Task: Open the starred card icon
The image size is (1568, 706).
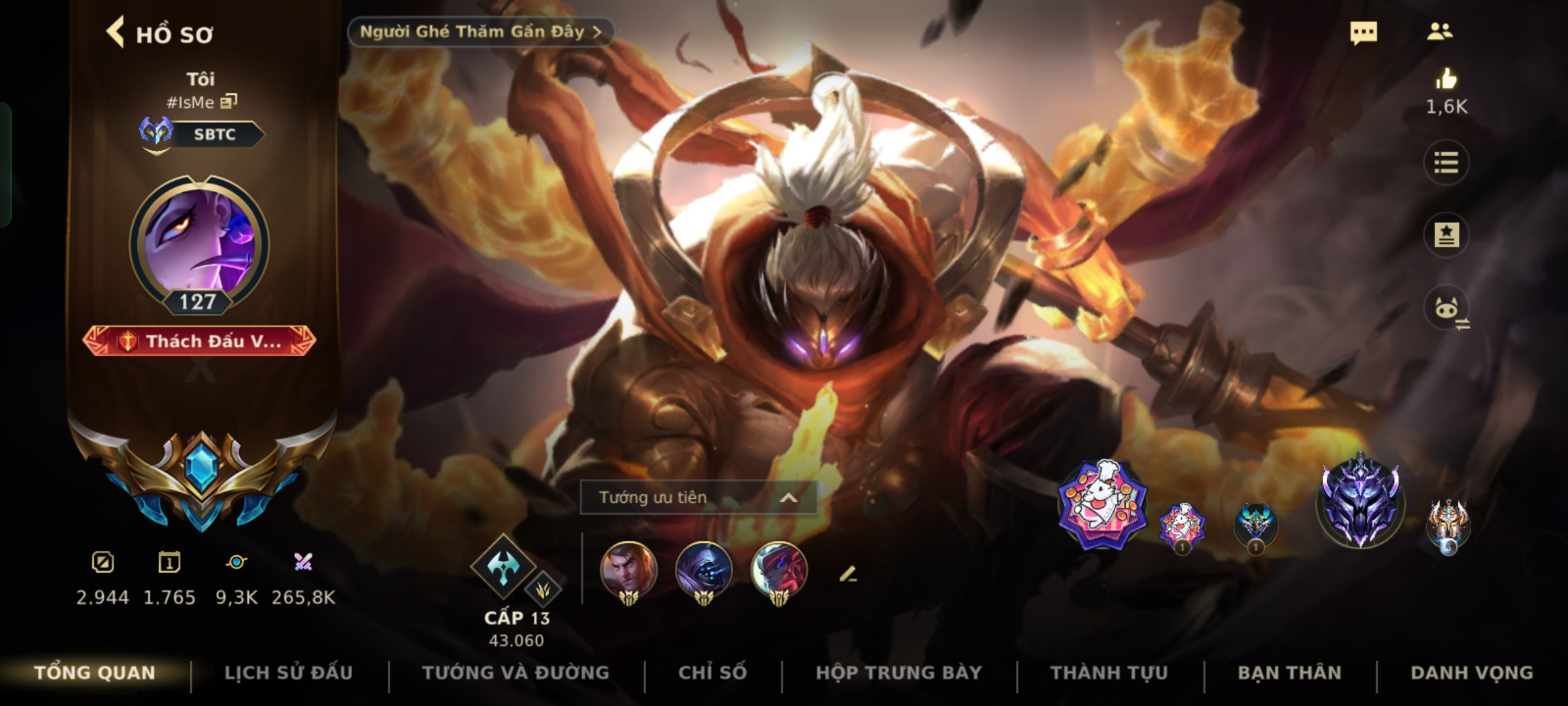Action: (1446, 235)
